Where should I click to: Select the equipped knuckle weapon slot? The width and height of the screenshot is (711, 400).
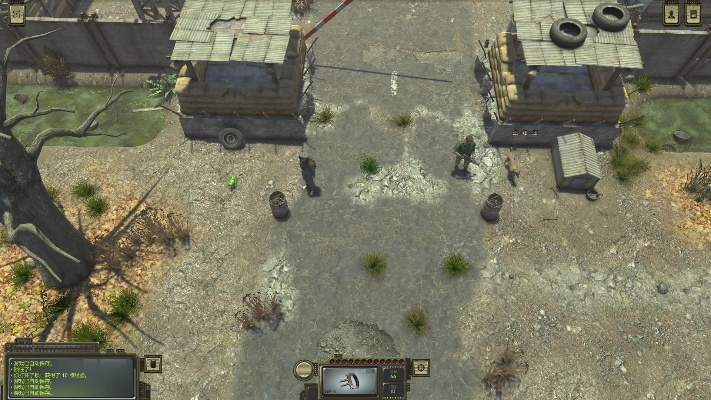click(x=350, y=380)
